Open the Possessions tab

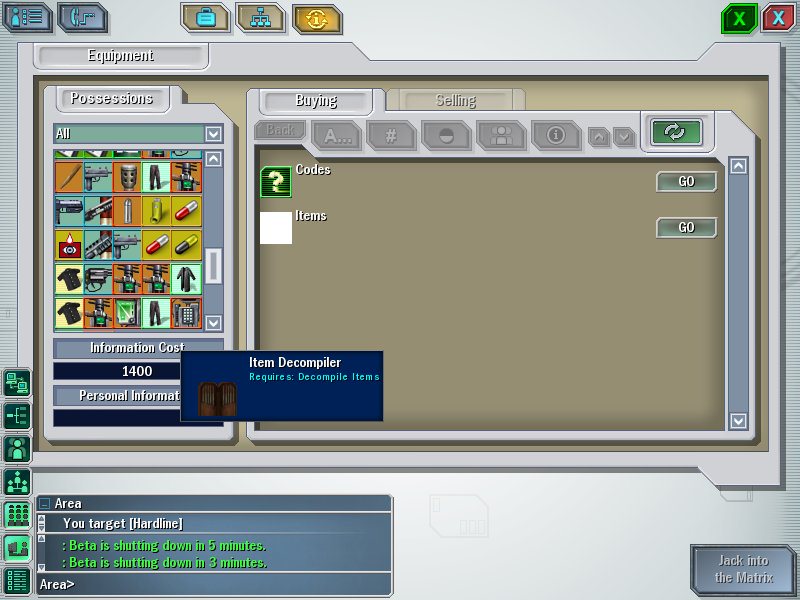click(x=111, y=98)
